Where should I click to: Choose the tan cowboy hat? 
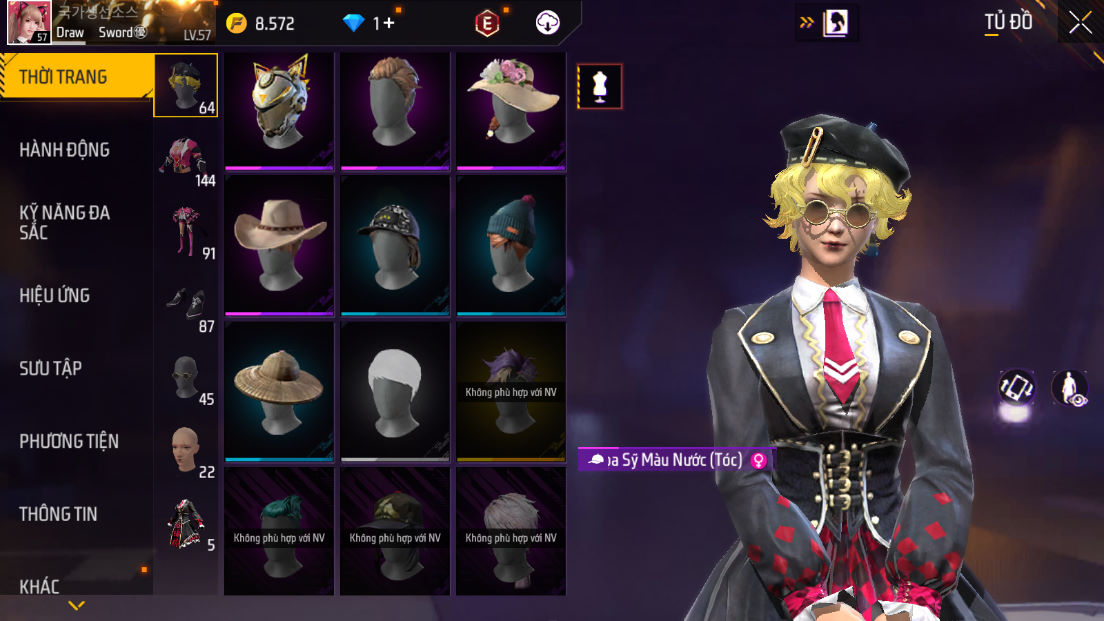pyautogui.click(x=280, y=244)
